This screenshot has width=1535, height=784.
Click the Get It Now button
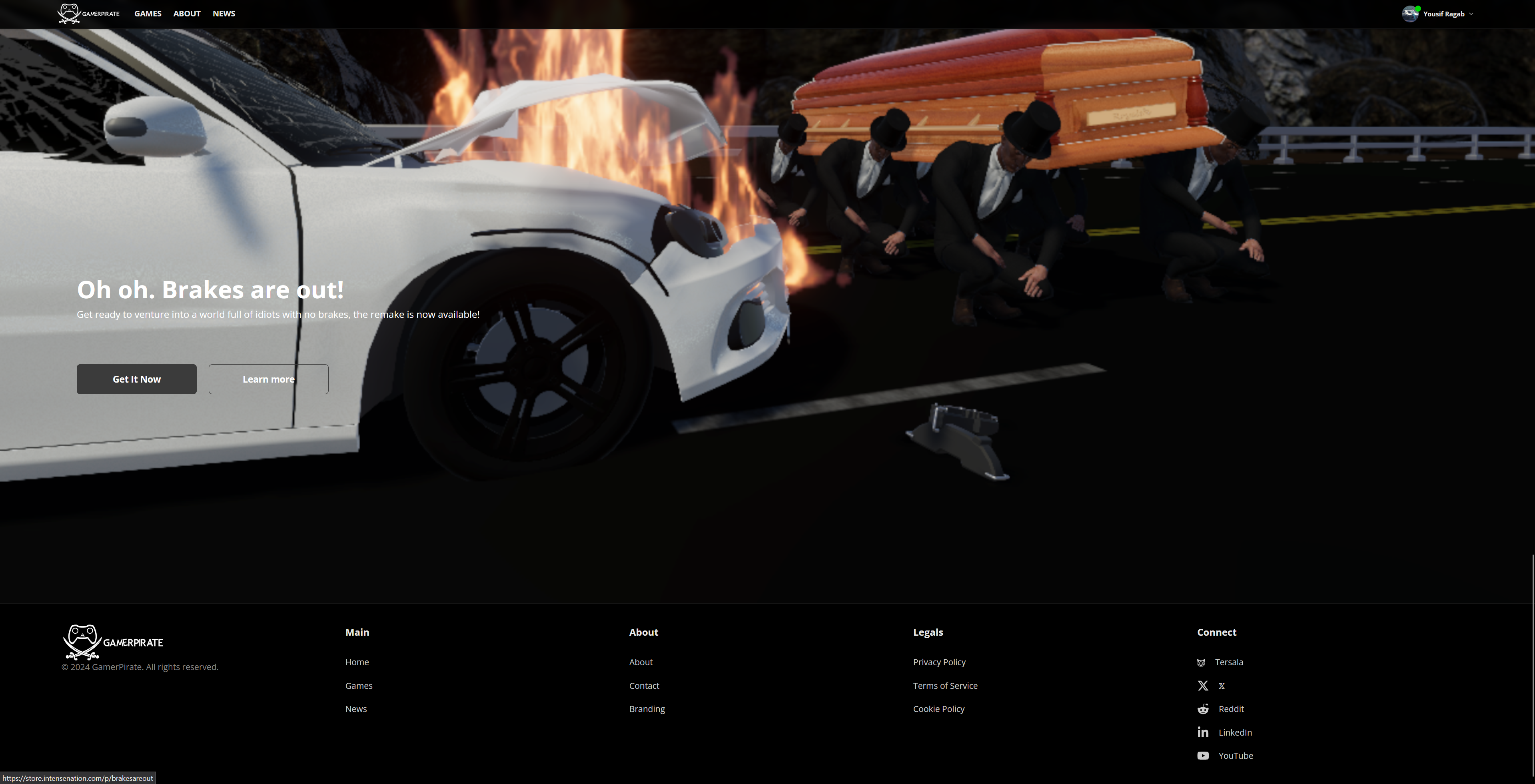136,379
